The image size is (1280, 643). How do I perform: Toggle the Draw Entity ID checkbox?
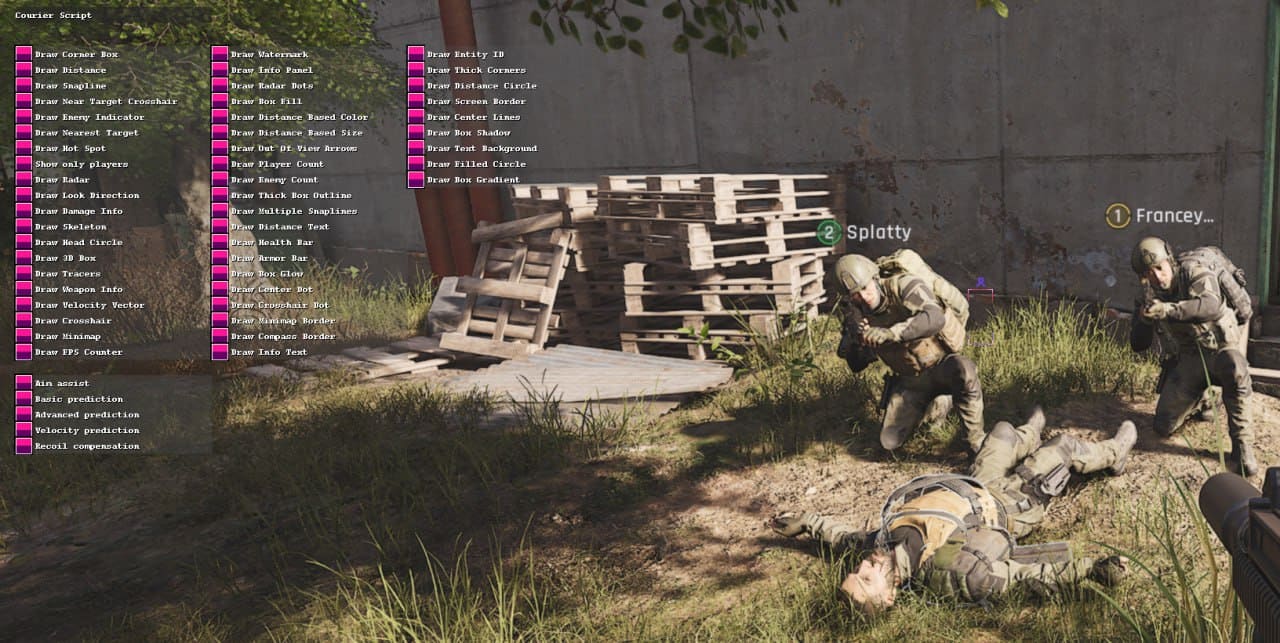[x=415, y=54]
